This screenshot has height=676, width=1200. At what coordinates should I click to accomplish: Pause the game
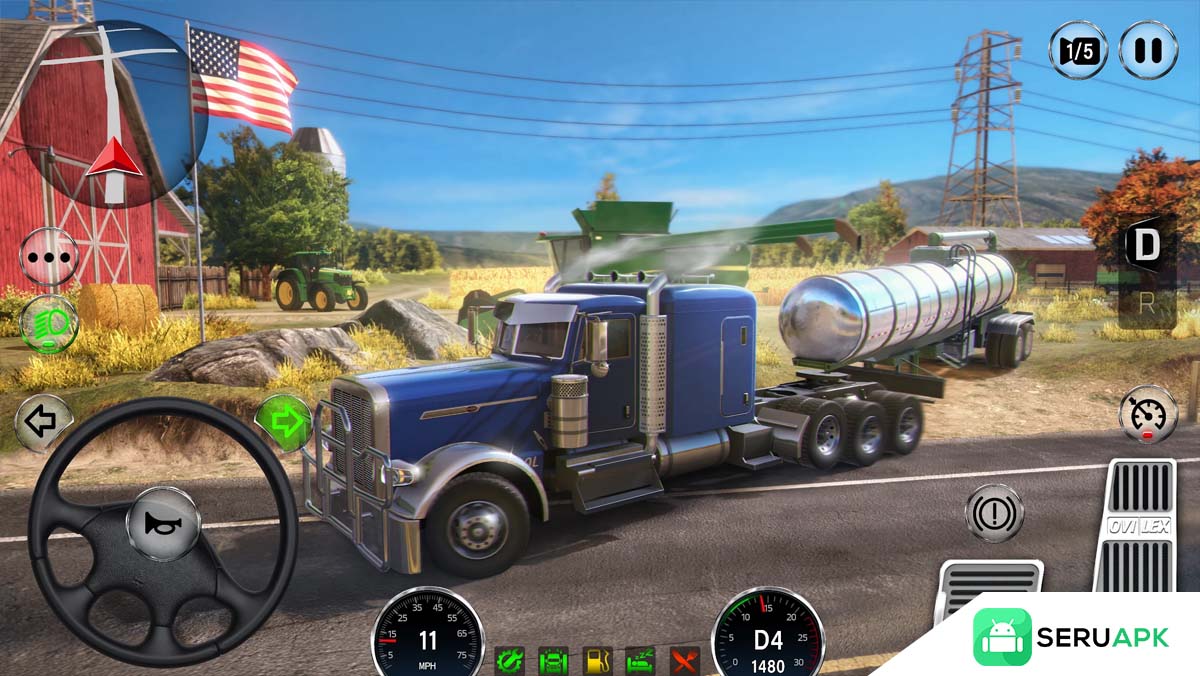coord(1147,50)
